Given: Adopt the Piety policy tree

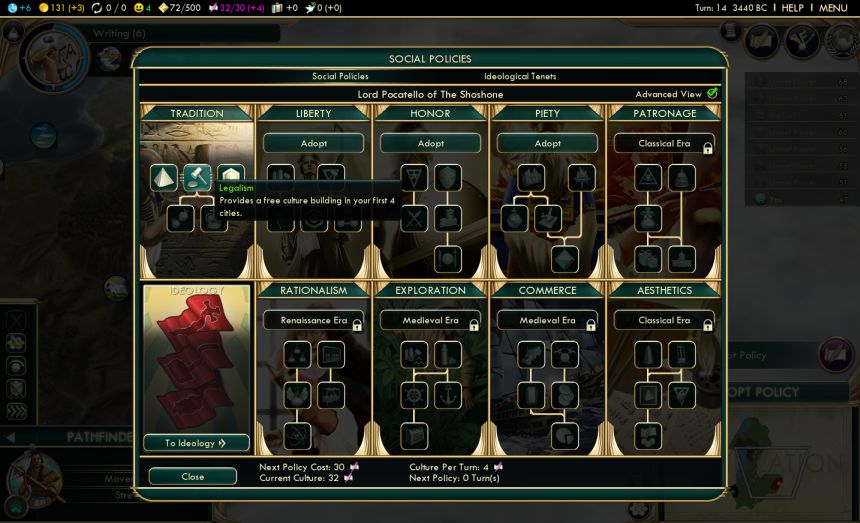Looking at the screenshot, I should coord(547,144).
